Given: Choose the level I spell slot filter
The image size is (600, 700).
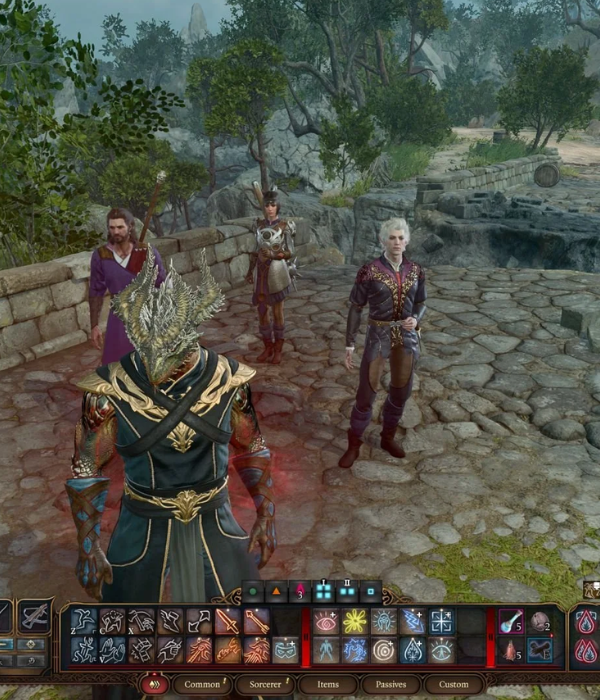Looking at the screenshot, I should (323, 592).
